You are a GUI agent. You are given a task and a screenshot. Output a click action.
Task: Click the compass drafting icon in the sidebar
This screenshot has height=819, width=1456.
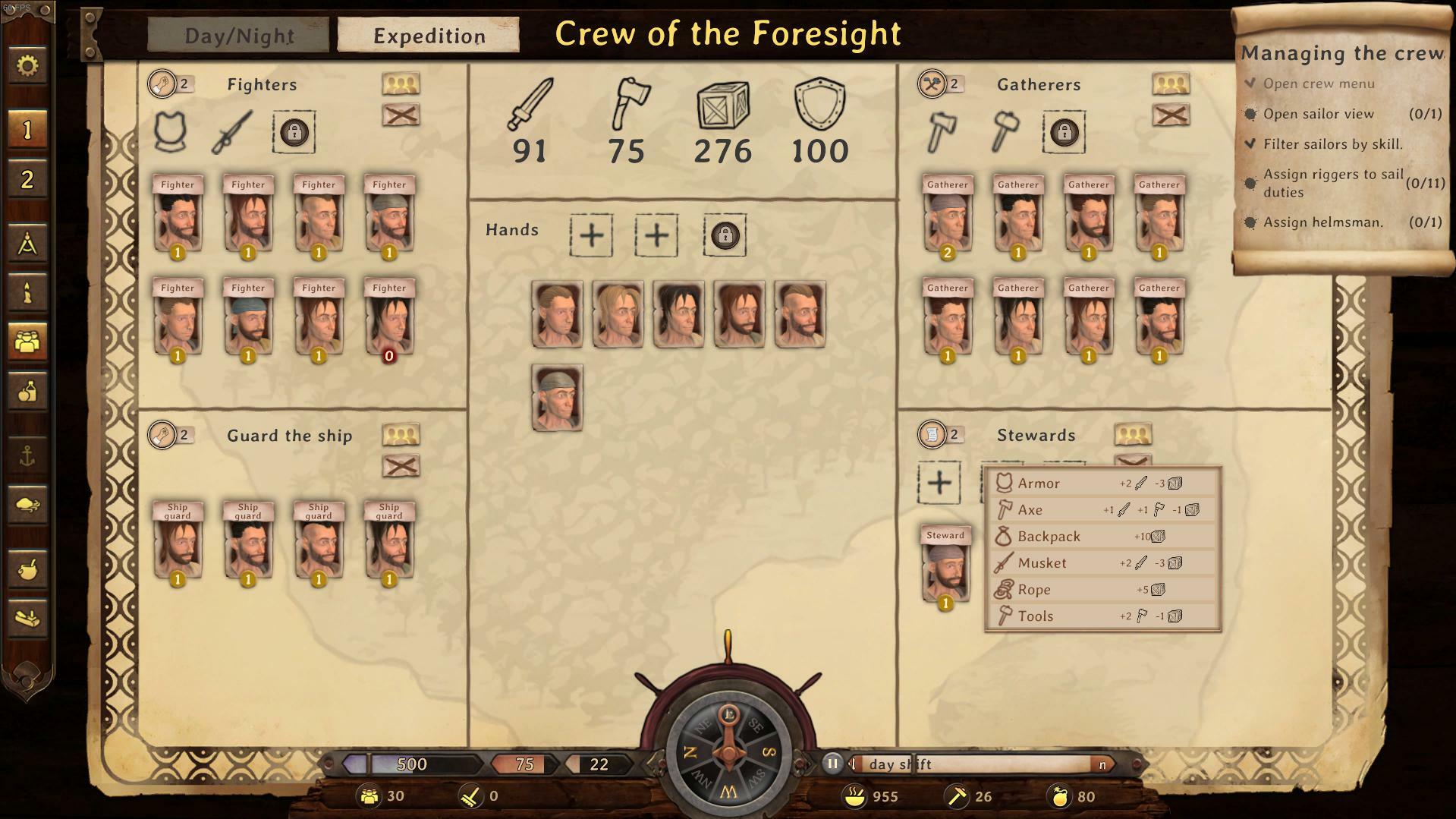click(28, 244)
